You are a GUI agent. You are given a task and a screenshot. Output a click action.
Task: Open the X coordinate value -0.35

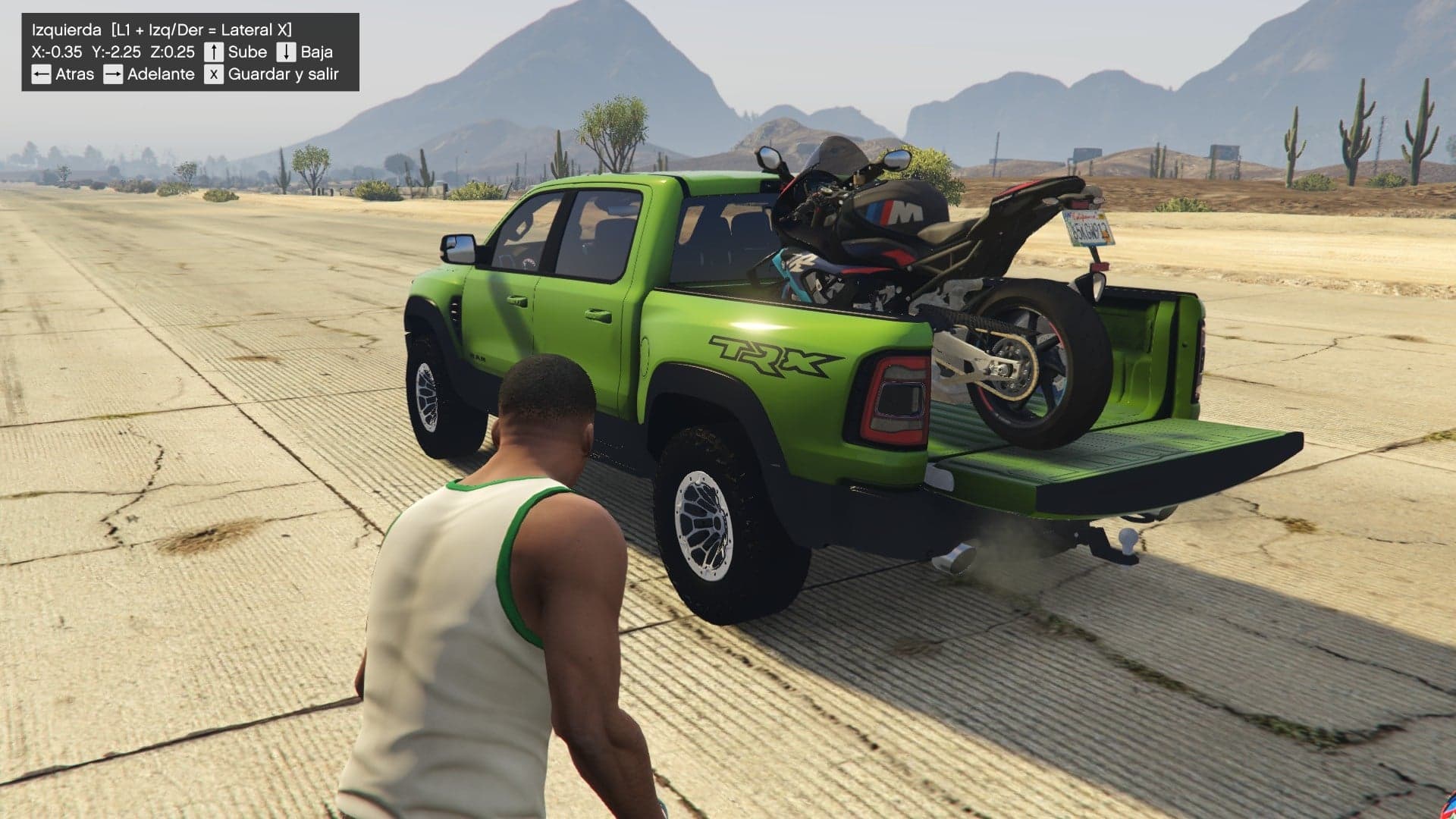click(x=57, y=52)
